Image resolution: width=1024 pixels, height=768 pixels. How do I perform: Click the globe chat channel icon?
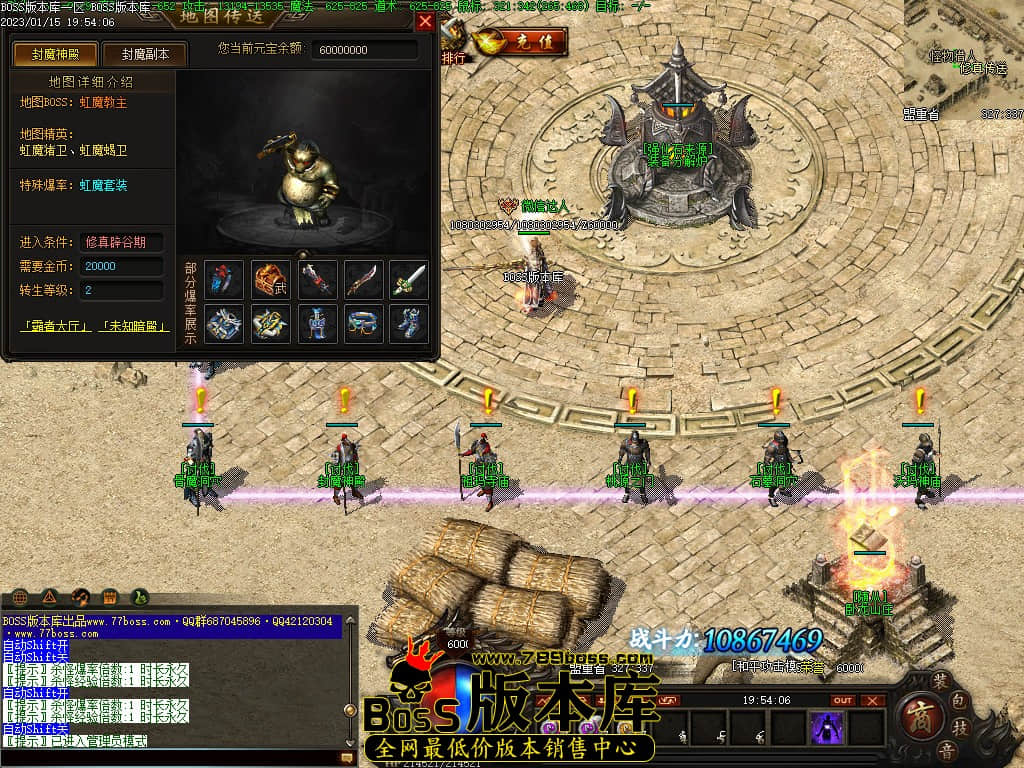click(21, 597)
